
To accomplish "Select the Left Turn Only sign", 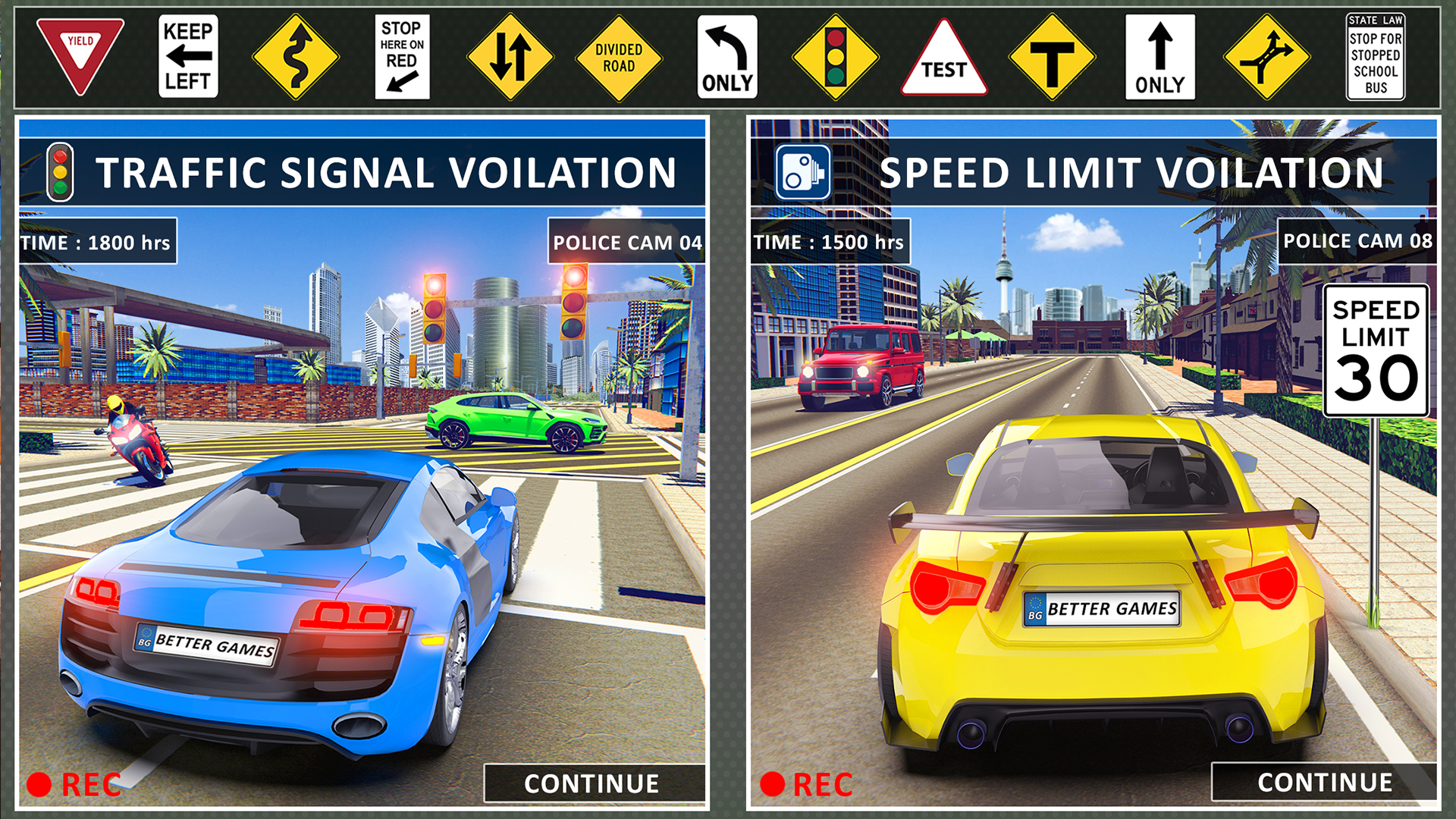I will [728, 53].
